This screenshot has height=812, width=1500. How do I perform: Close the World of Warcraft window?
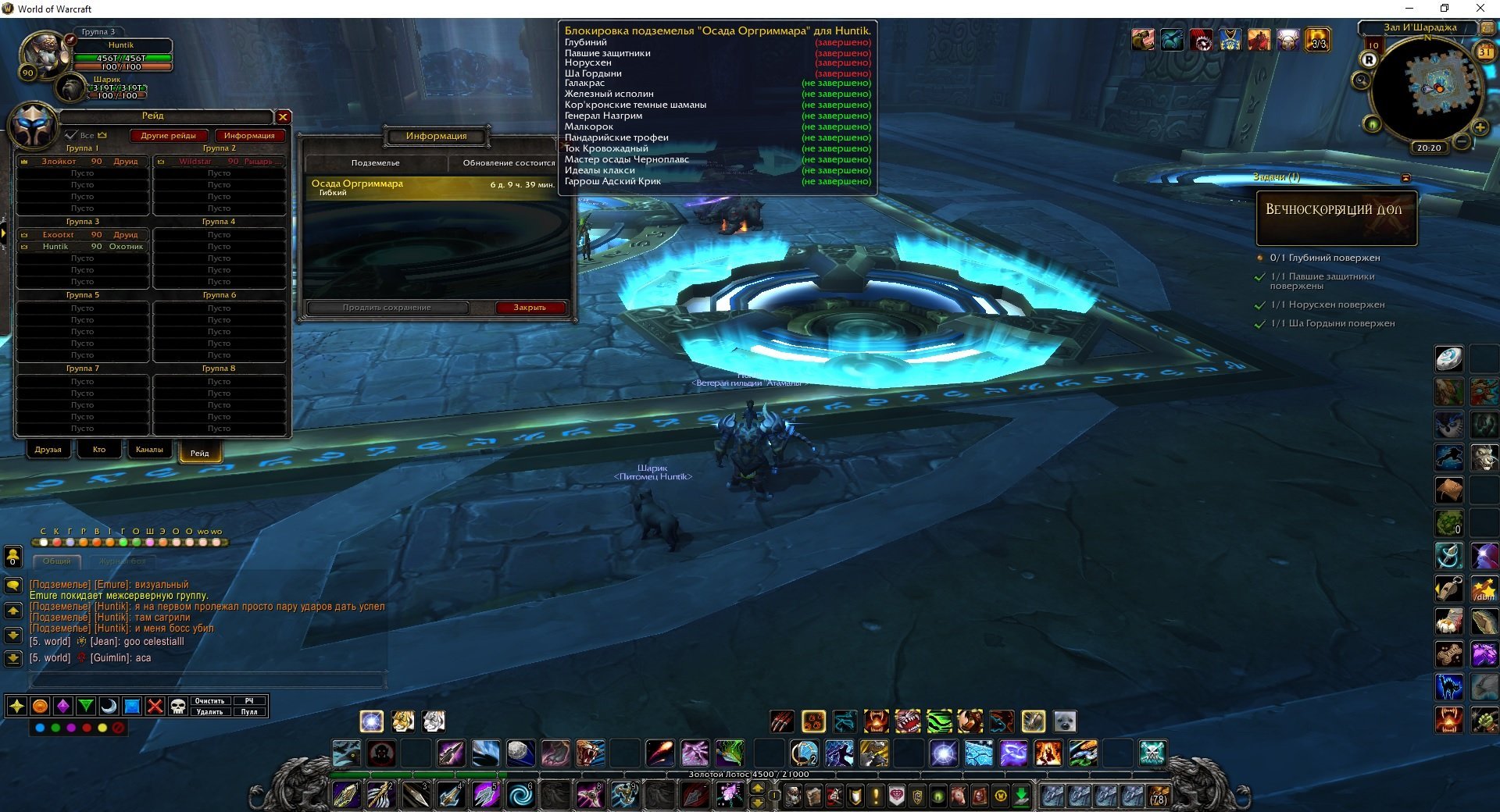coord(1480,9)
